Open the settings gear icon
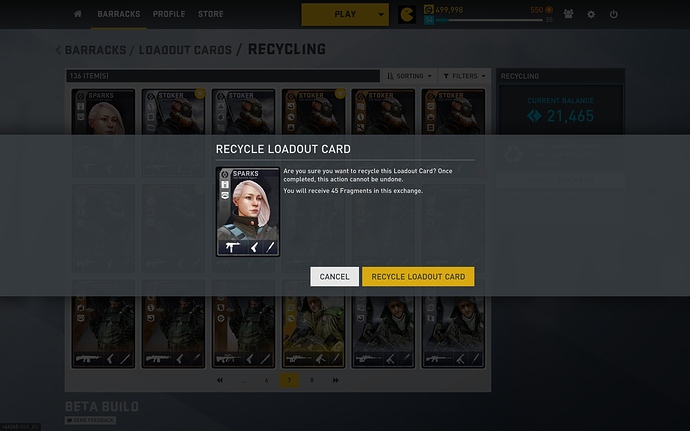 (591, 15)
